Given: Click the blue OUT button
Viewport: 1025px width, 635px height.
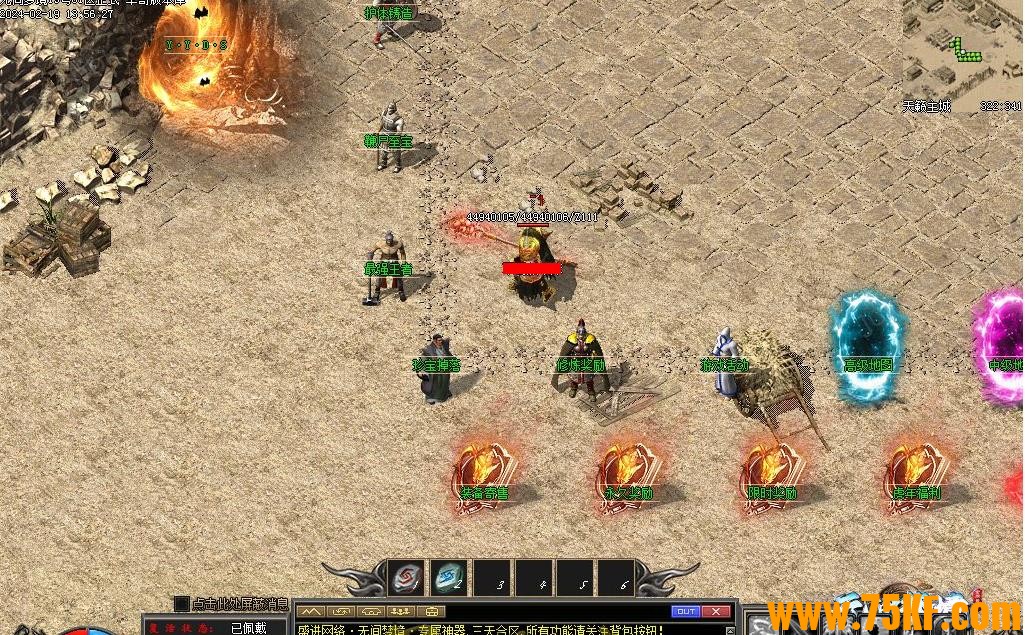Looking at the screenshot, I should click(x=685, y=611).
